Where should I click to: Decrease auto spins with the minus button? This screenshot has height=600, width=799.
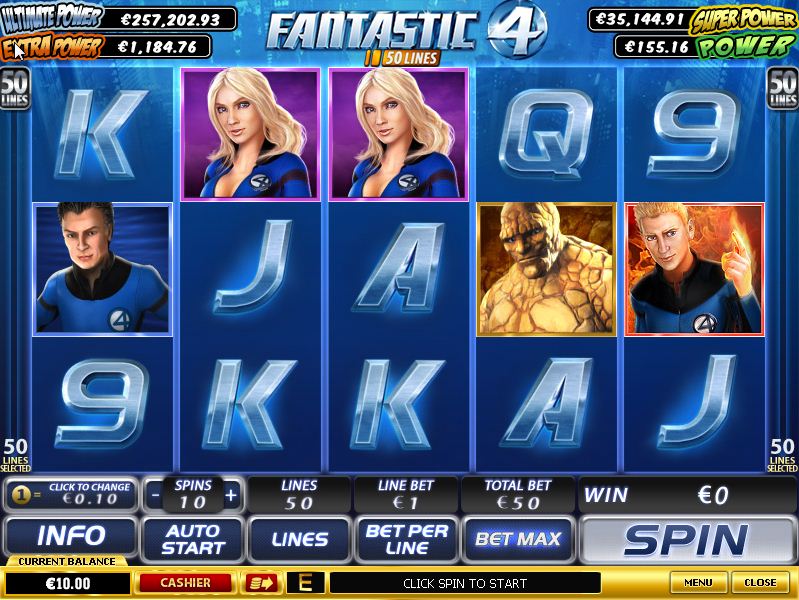pyautogui.click(x=155, y=495)
